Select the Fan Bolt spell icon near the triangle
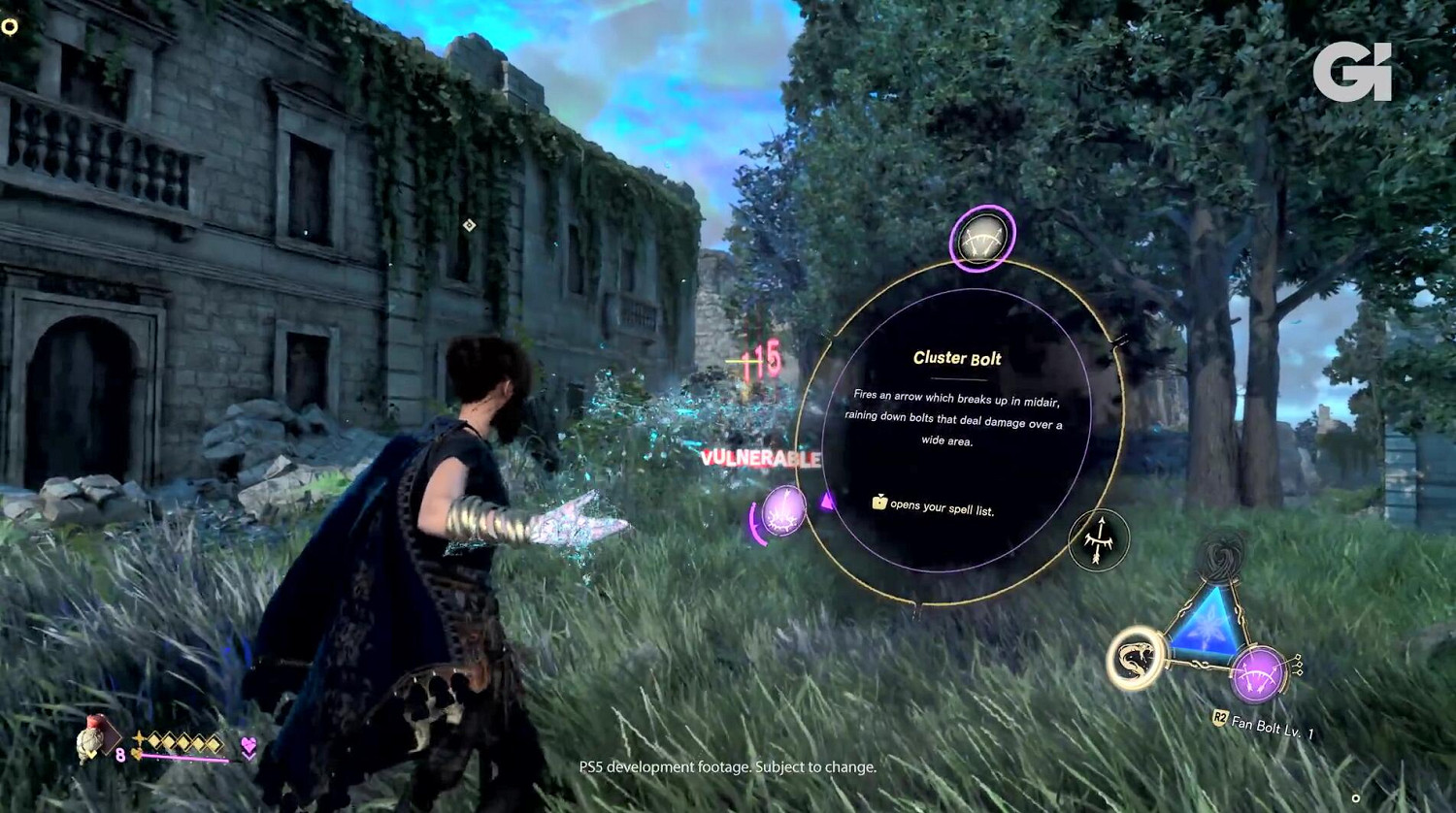 pos(1258,671)
